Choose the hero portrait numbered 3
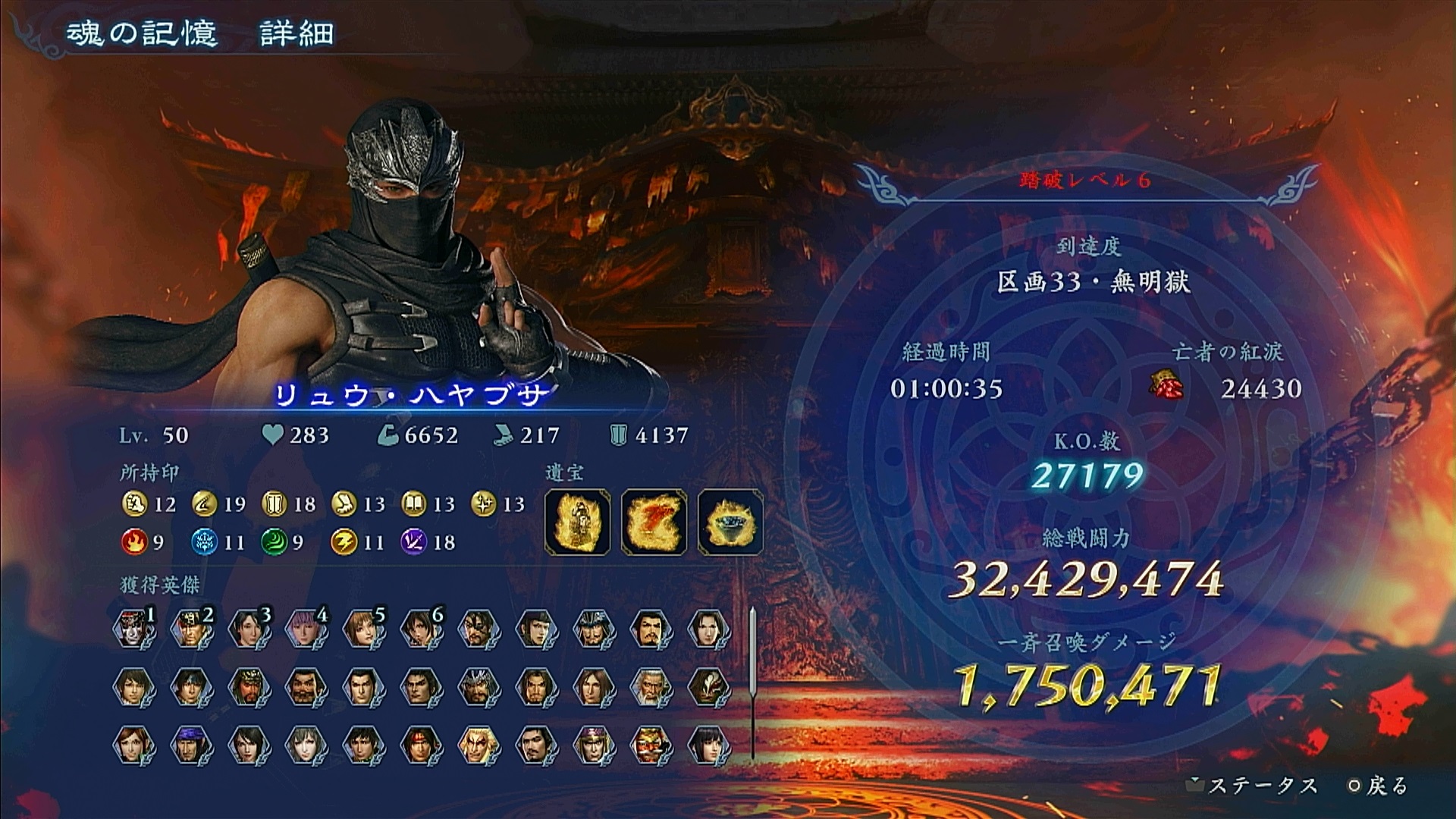Image resolution: width=1456 pixels, height=819 pixels. click(249, 629)
